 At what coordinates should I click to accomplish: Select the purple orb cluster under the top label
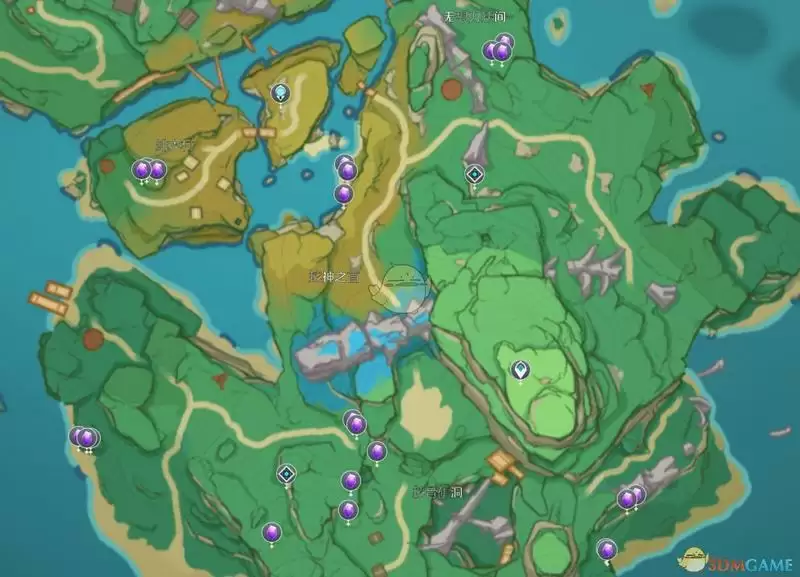(498, 48)
